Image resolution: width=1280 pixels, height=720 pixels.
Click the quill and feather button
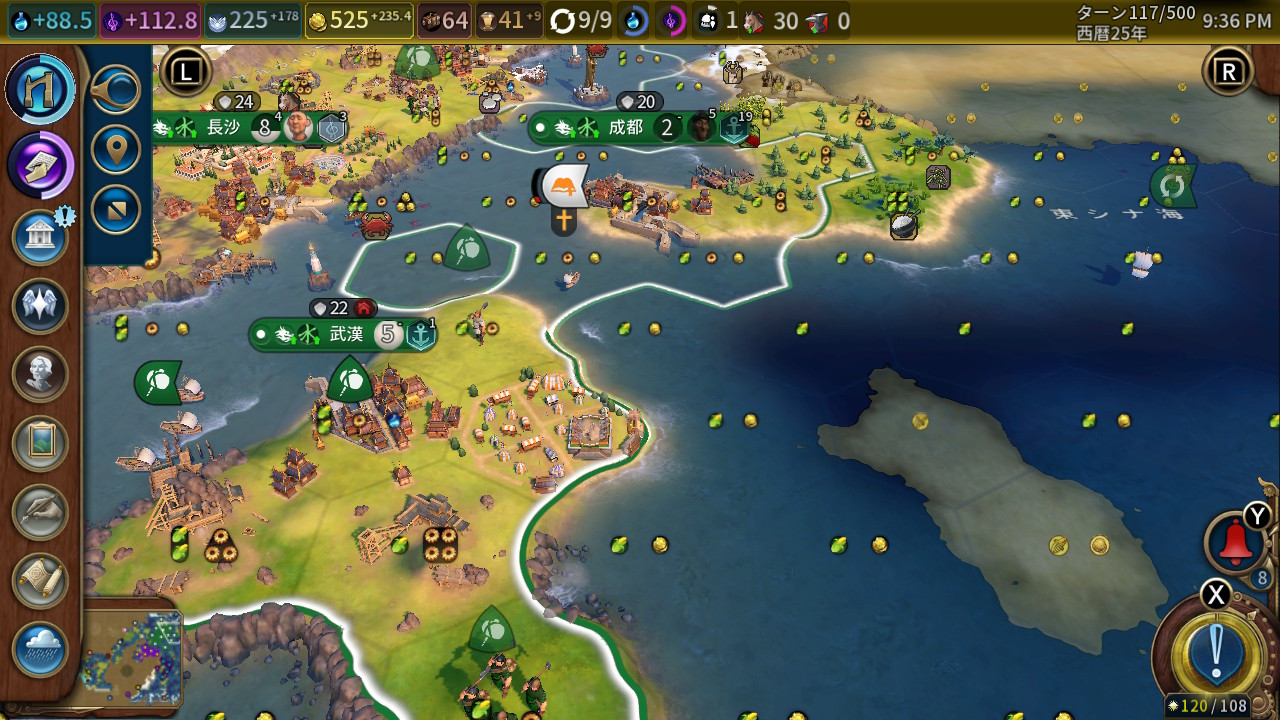pyautogui.click(x=40, y=511)
